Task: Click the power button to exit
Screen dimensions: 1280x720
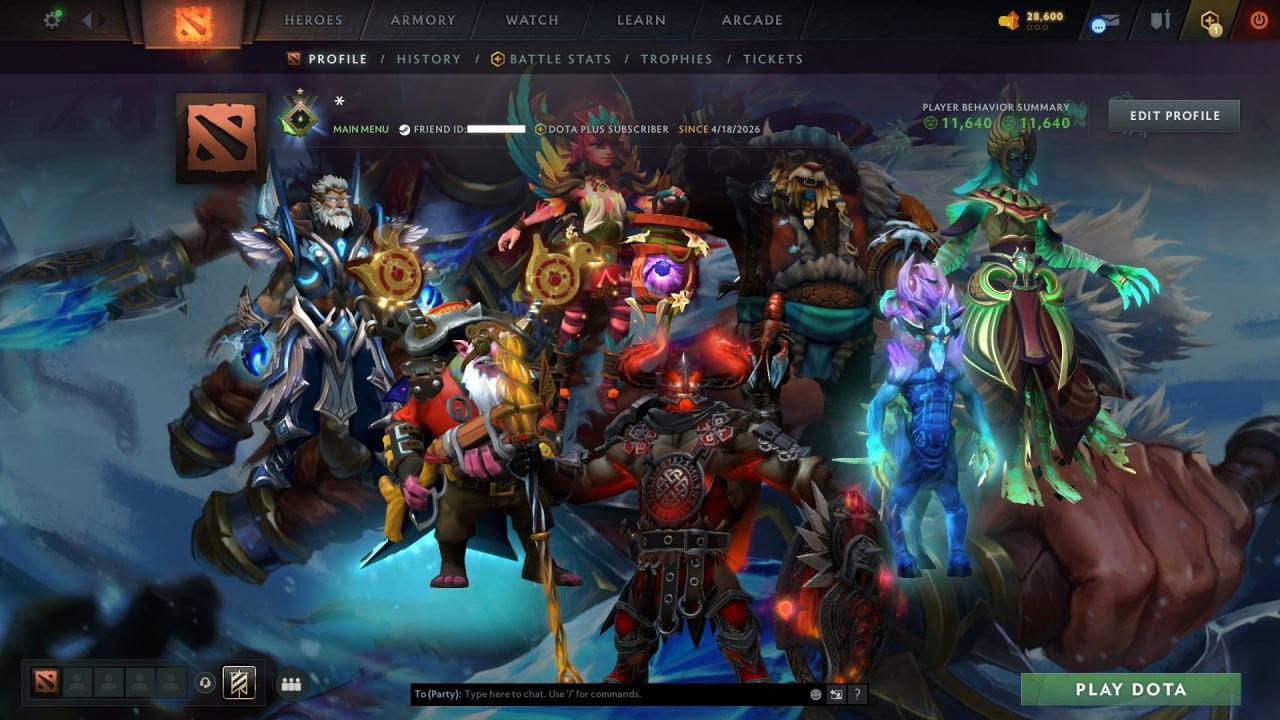Action: [1258, 18]
